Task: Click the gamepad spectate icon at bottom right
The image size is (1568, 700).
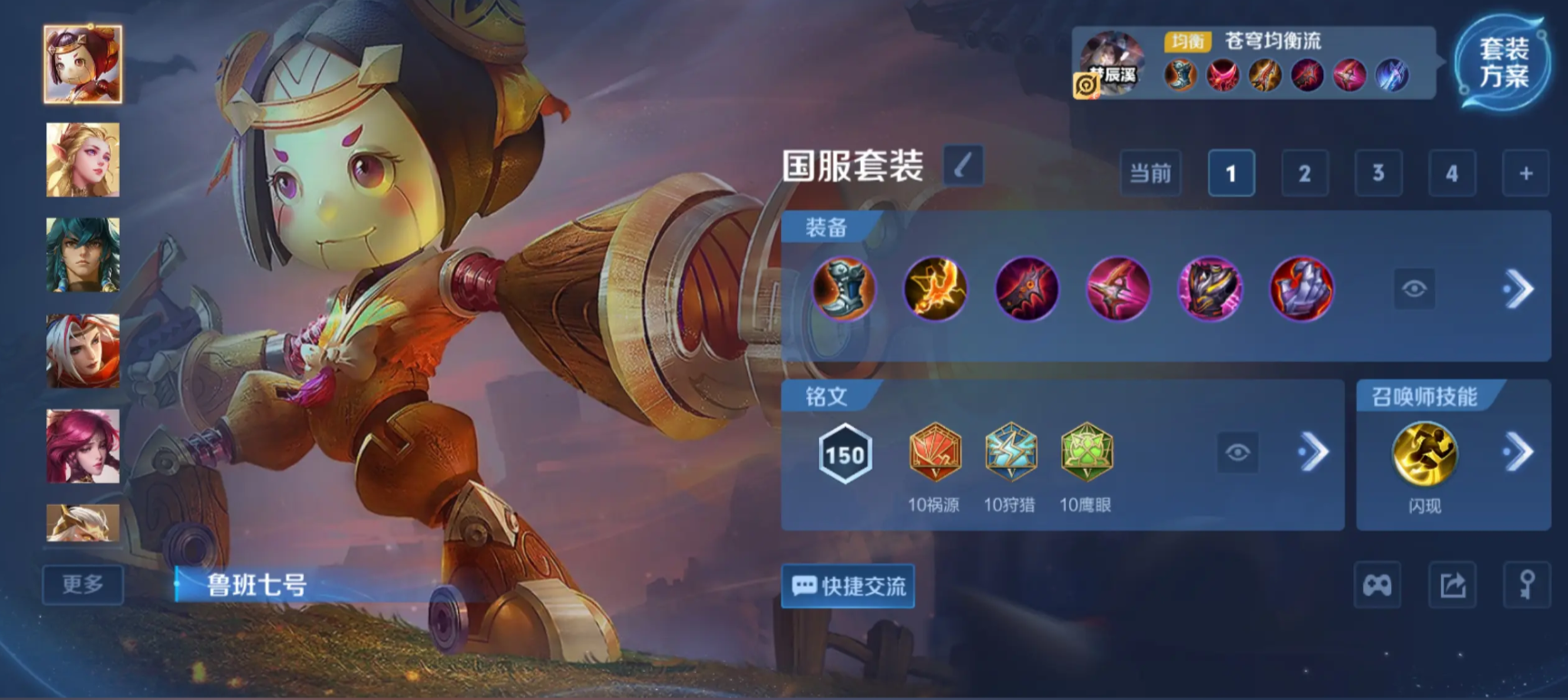Action: pos(1377,586)
